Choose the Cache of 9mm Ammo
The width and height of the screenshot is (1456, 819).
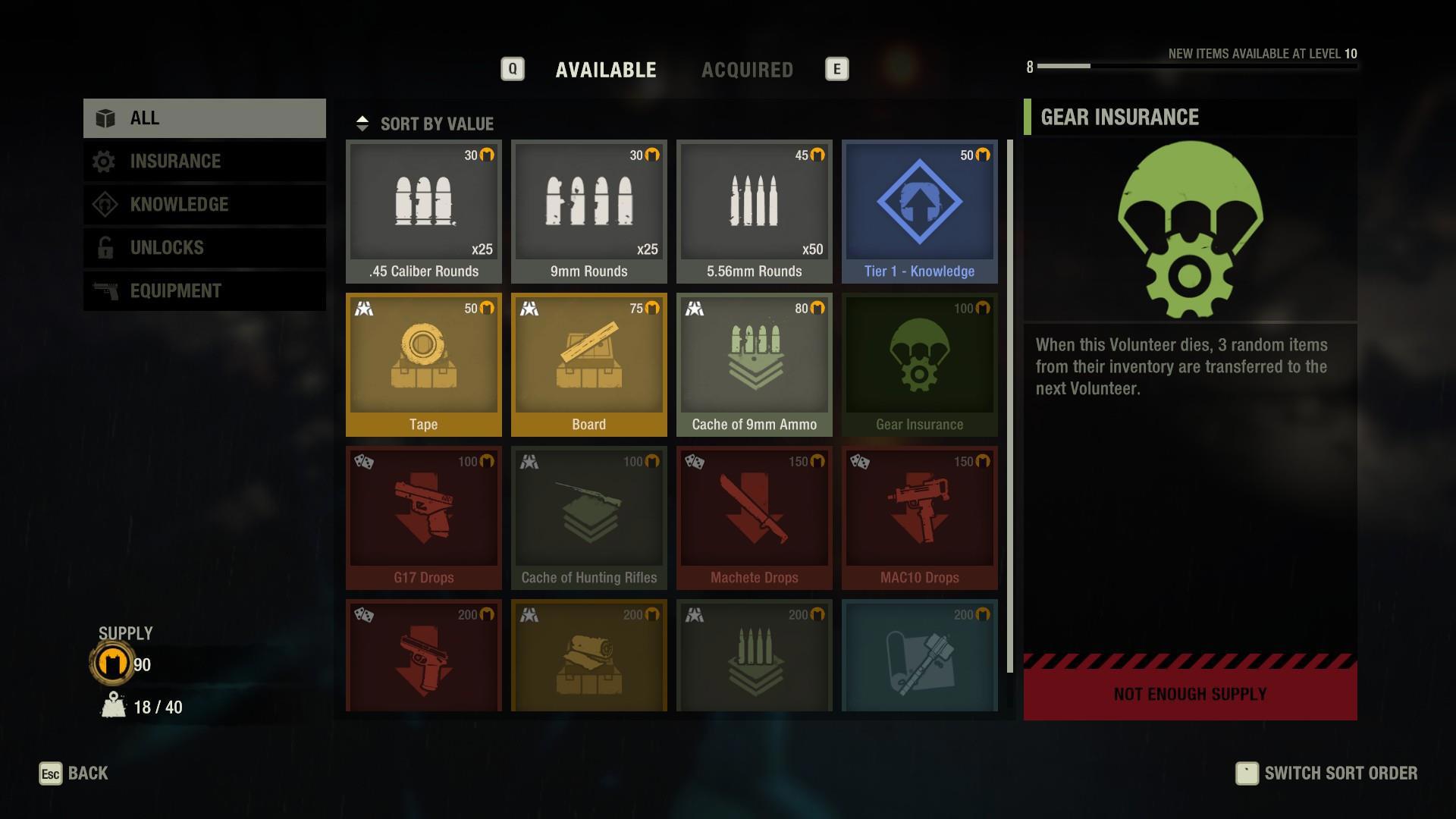tap(754, 364)
